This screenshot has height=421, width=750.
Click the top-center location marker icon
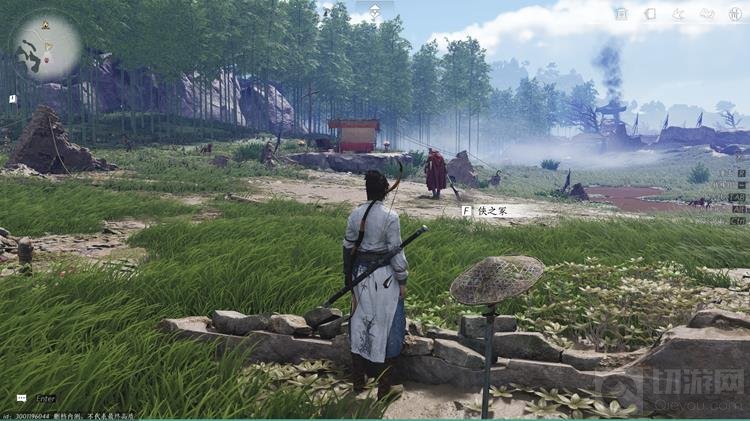(x=374, y=14)
